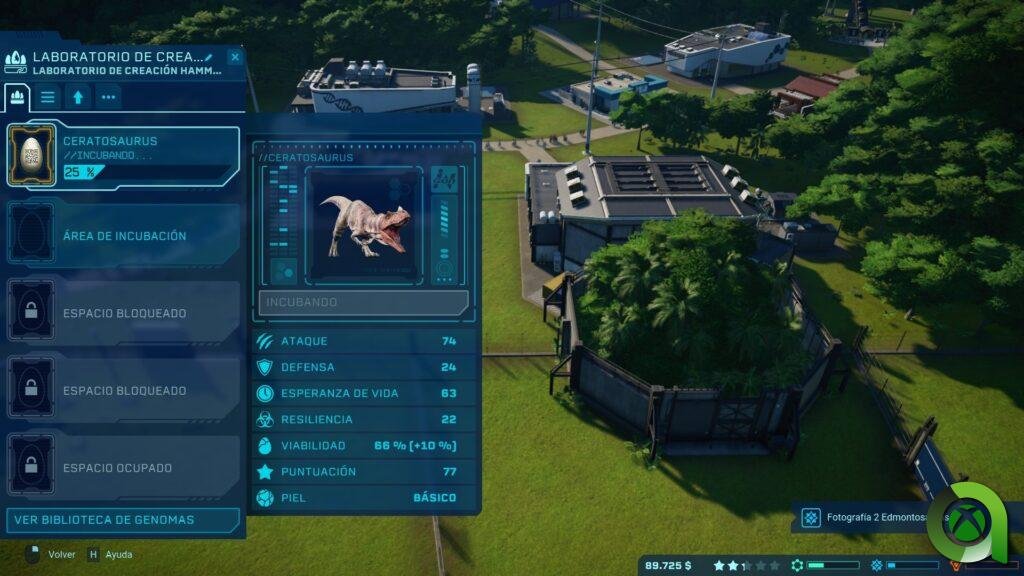The width and height of the screenshot is (1024, 576).
Task: Switch to the eggs incubation tab
Action: coord(17,97)
